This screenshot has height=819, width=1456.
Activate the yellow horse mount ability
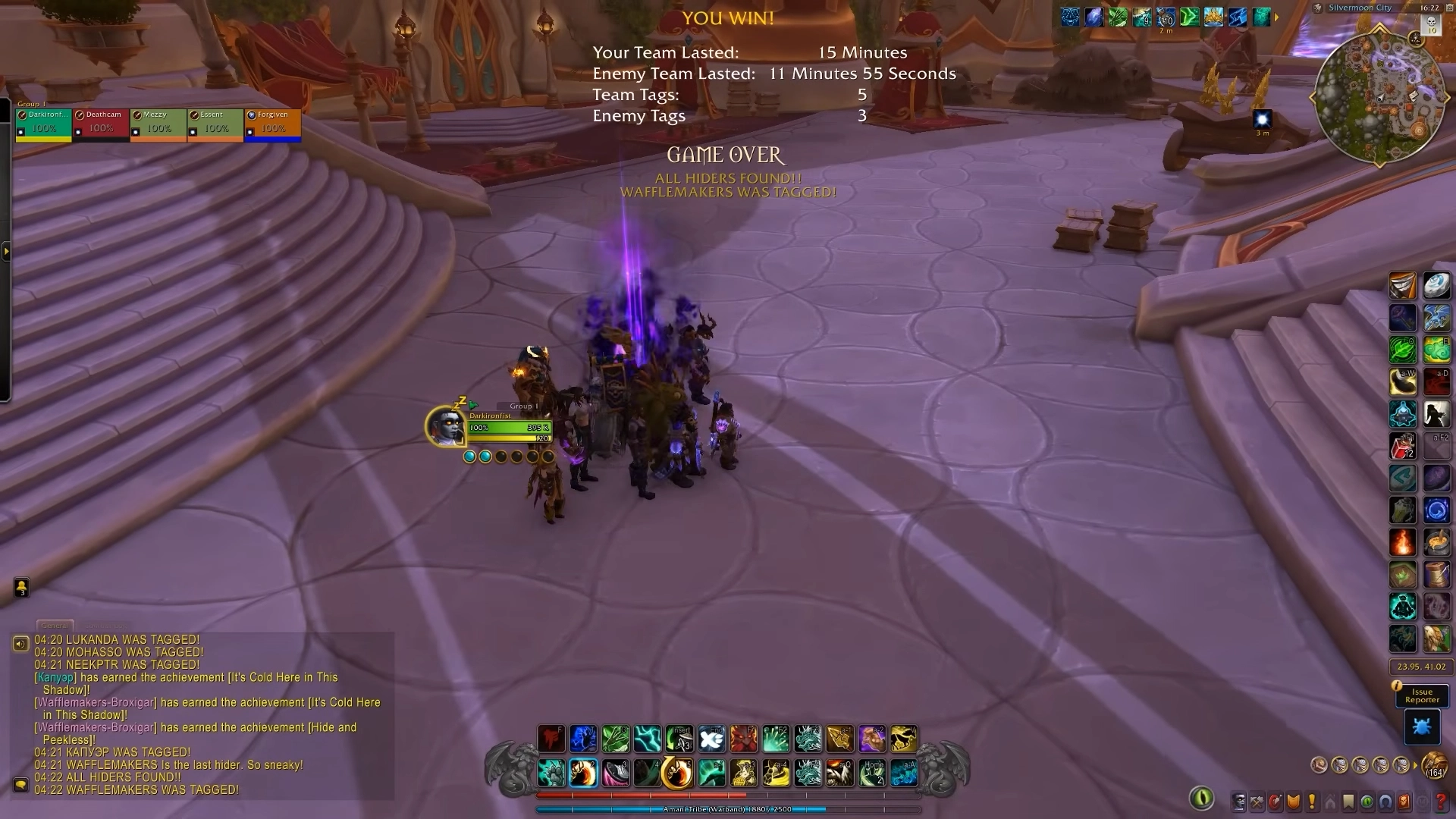(903, 739)
